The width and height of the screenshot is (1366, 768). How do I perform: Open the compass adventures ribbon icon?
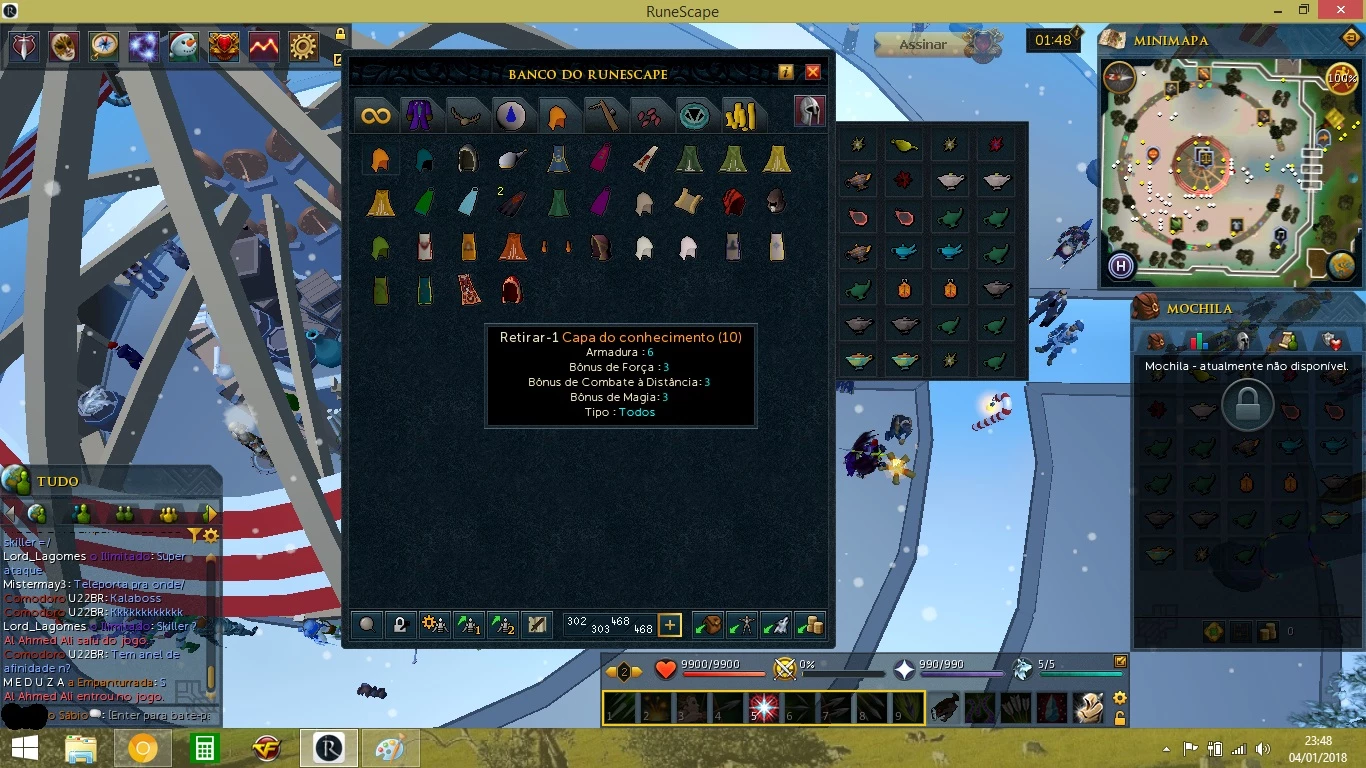(104, 46)
